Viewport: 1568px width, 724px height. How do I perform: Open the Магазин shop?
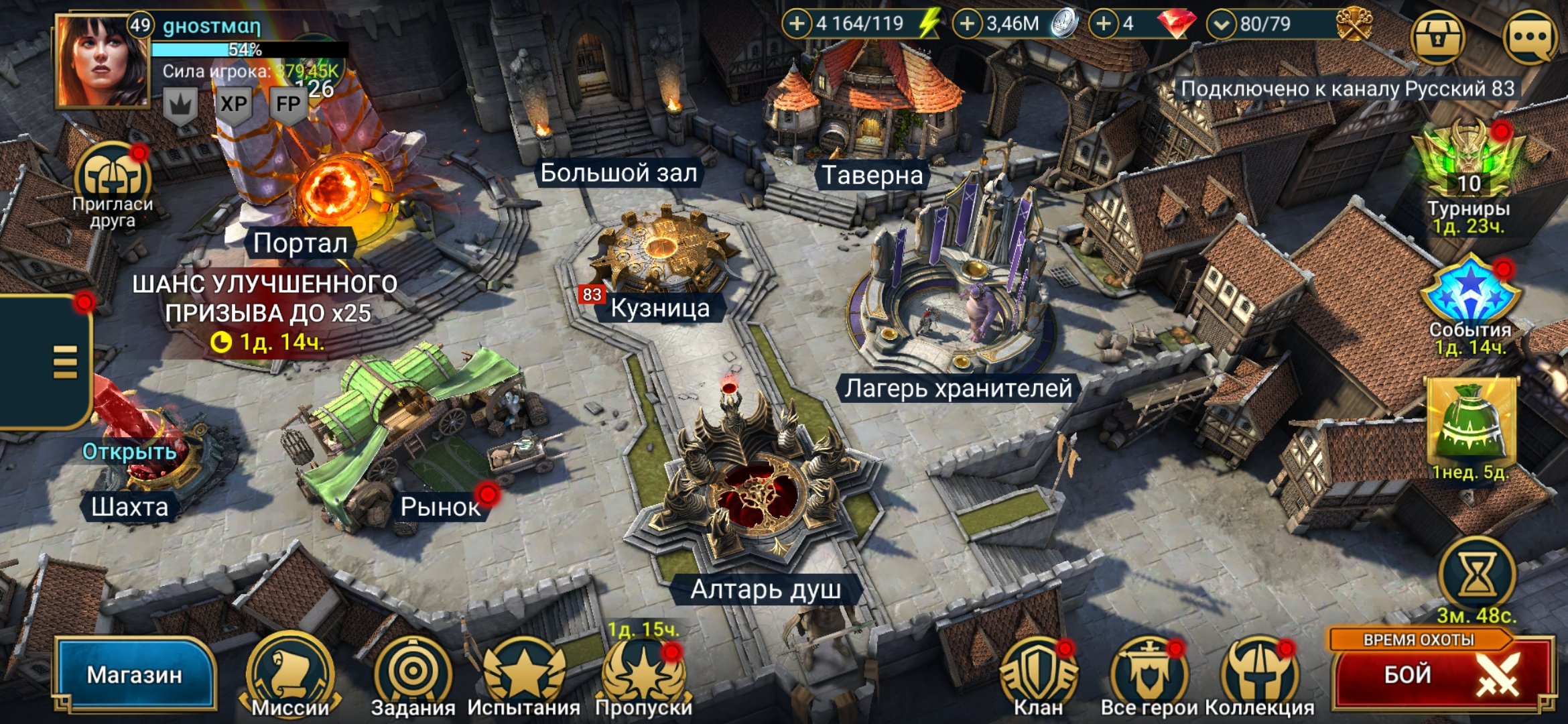(135, 674)
